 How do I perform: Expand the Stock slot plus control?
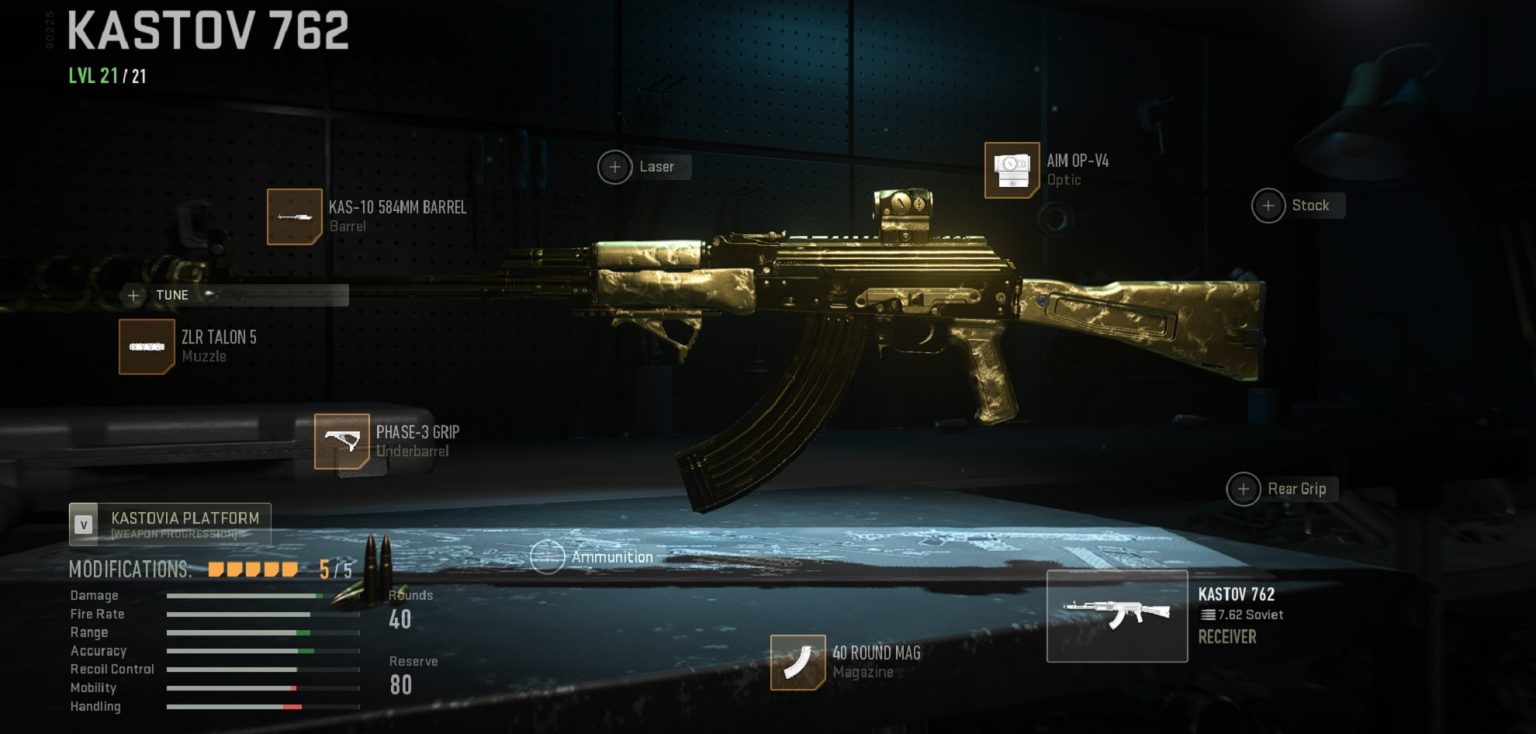tap(1267, 205)
